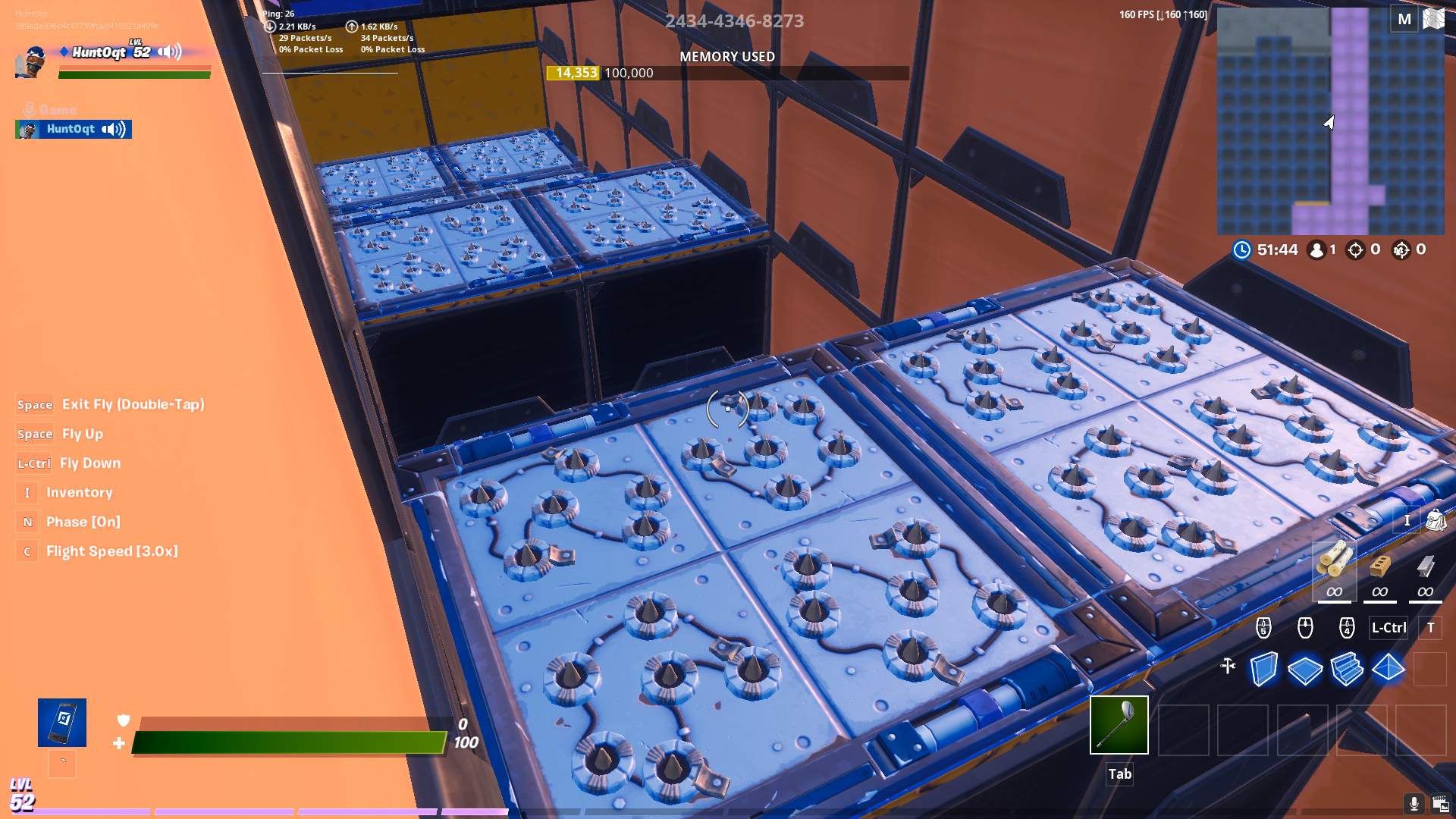This screenshot has height=819, width=1456.
Task: Select HuntOqt in voice chat list
Action: [x=74, y=130]
